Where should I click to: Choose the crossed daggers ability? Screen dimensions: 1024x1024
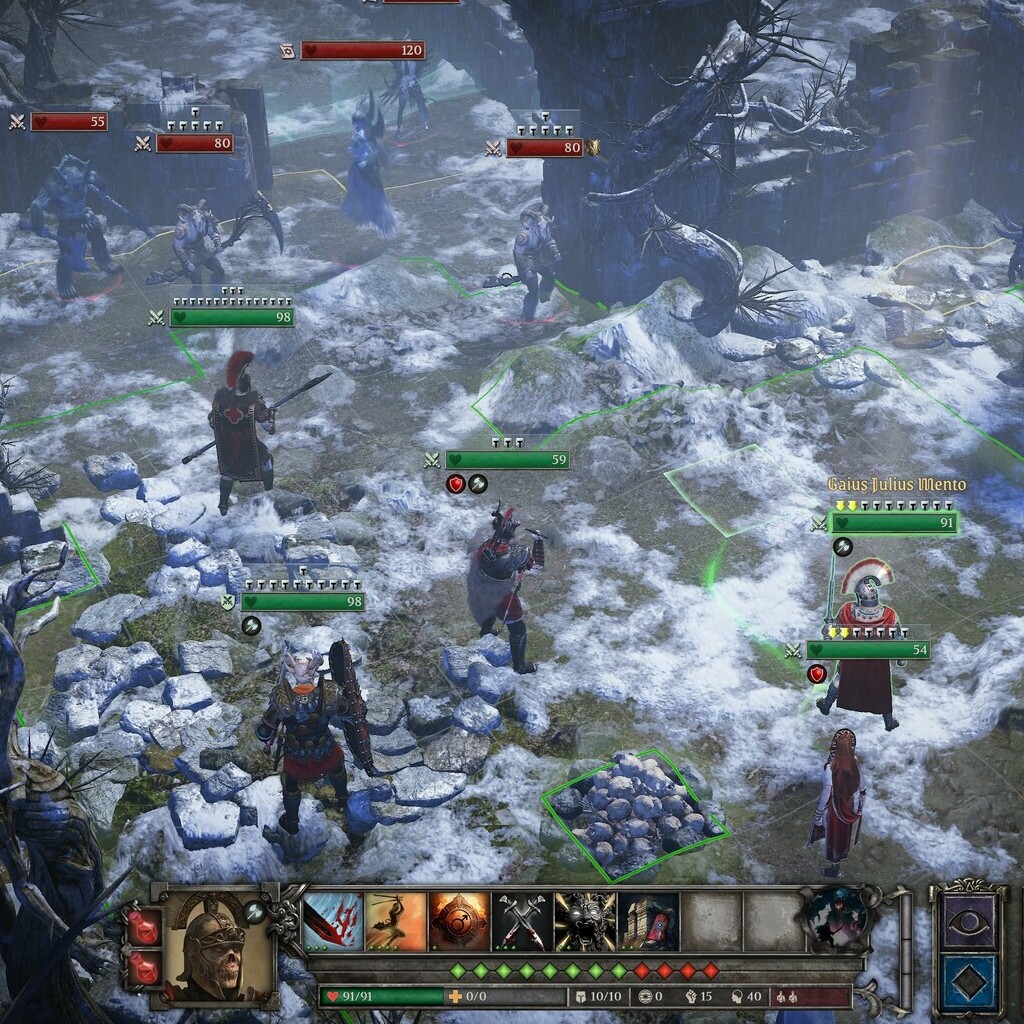coord(523,921)
